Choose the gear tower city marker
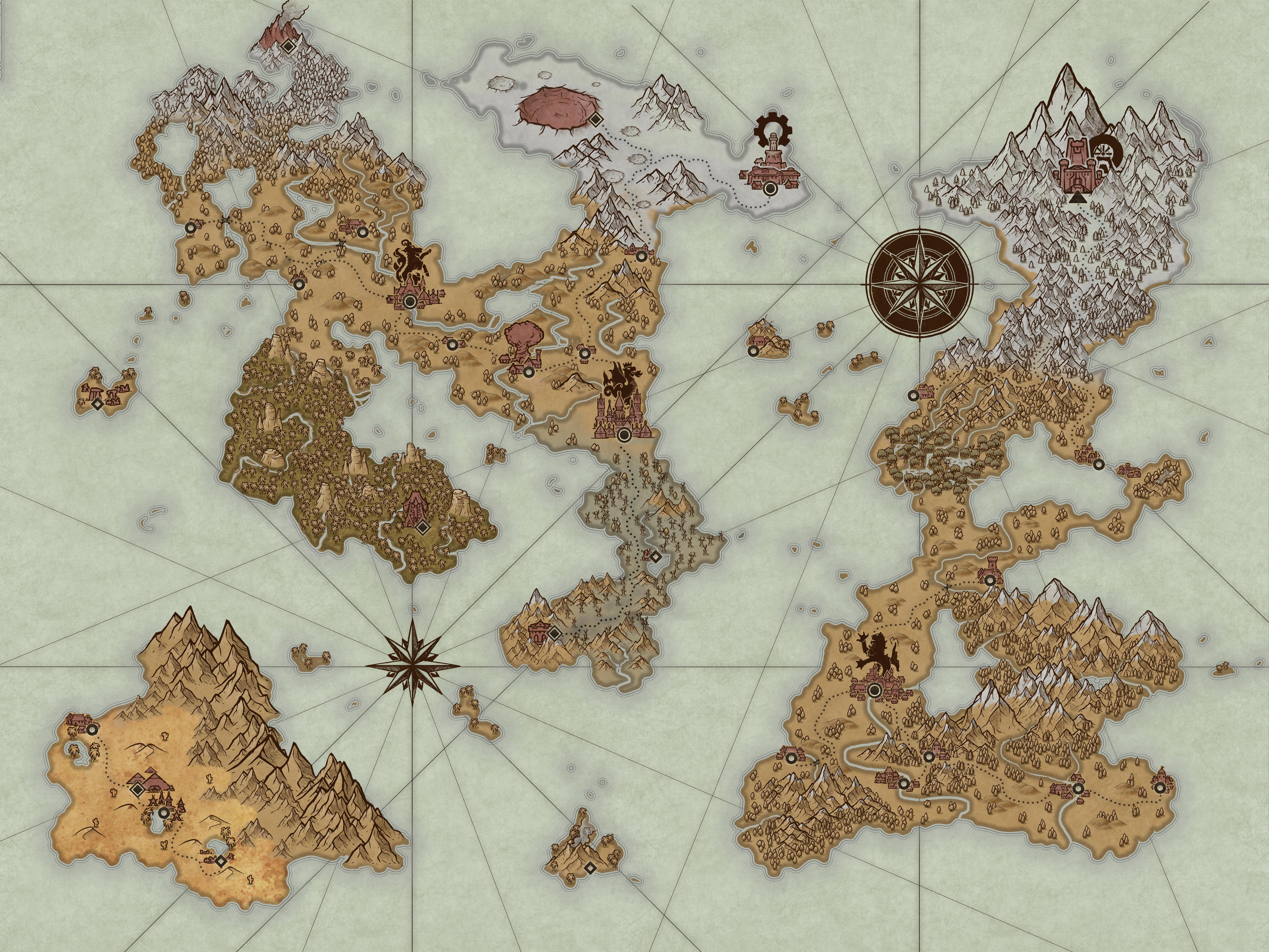The width and height of the screenshot is (1269, 952). pos(770,188)
